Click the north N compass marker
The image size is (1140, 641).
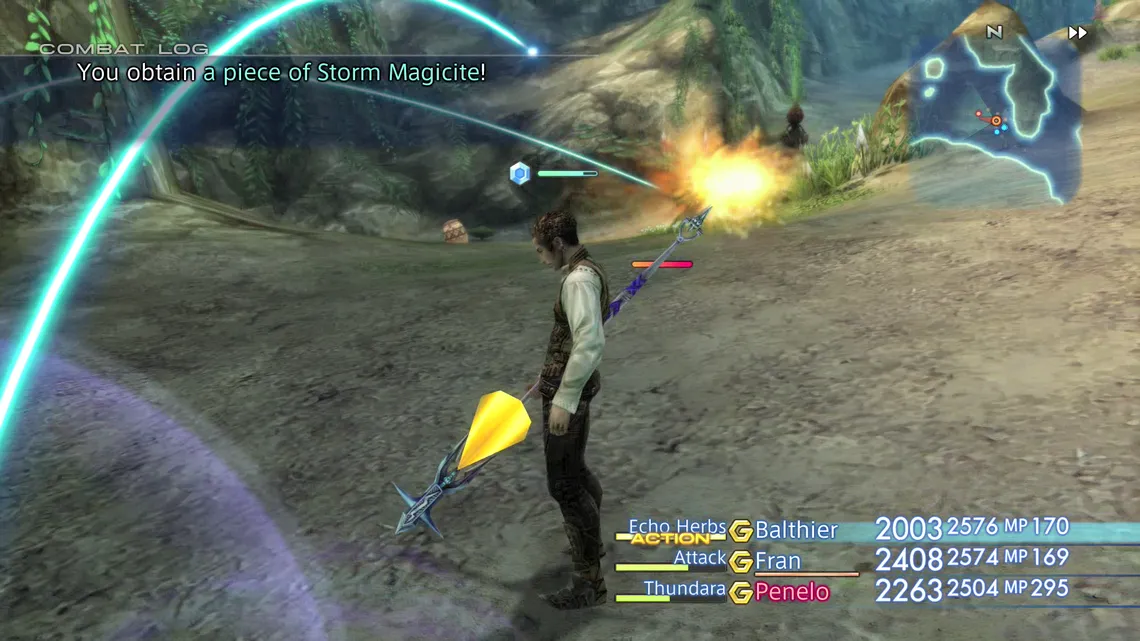pos(994,32)
